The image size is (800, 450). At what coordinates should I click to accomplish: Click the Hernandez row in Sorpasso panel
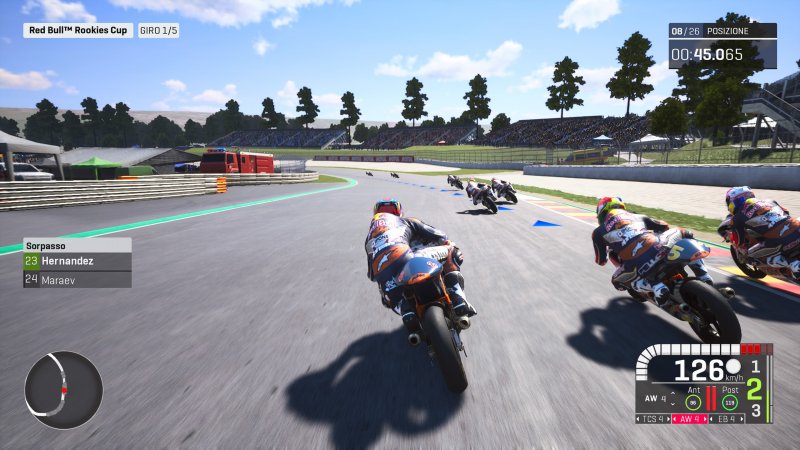77,262
